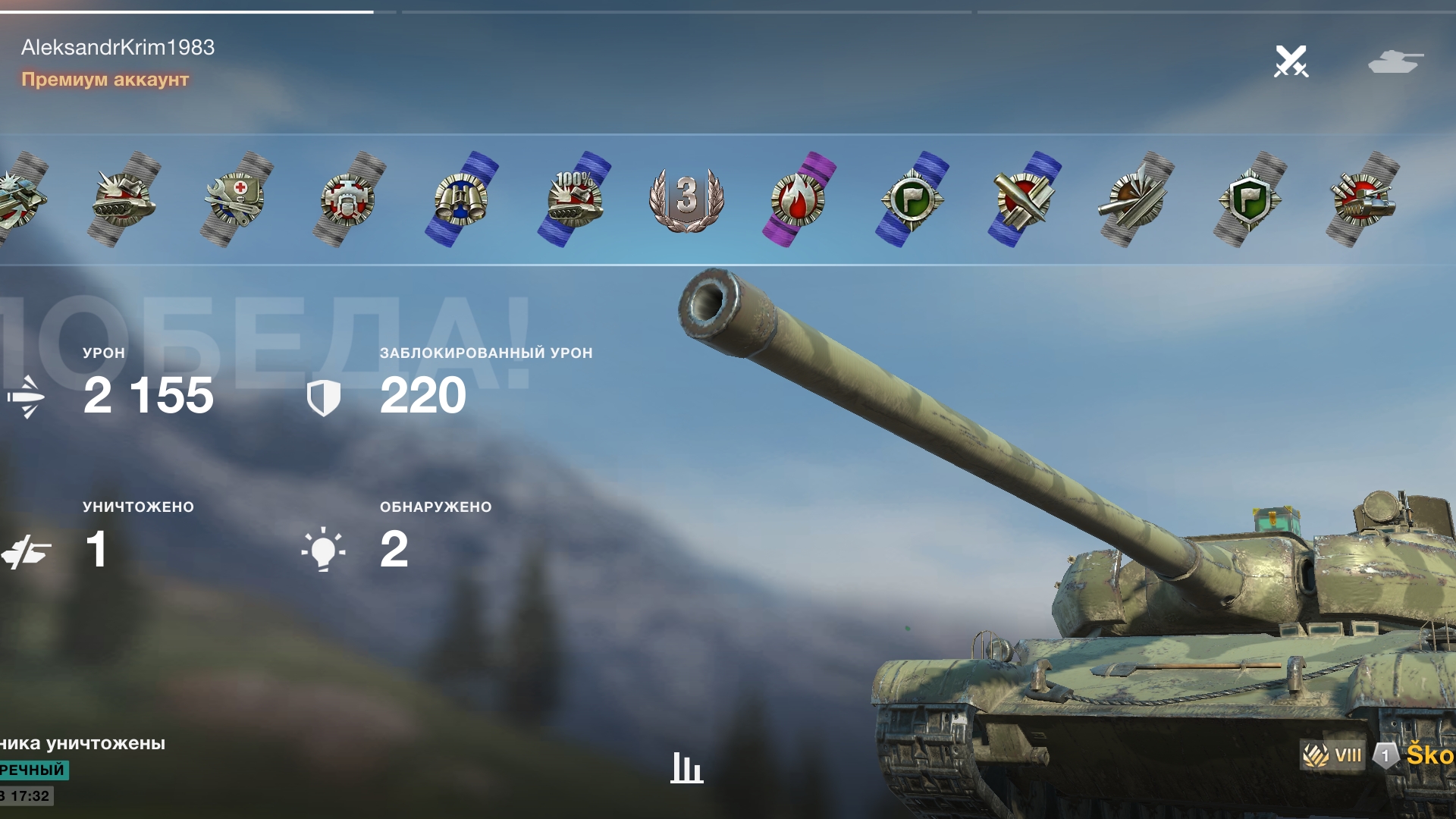The image size is (1456, 819).
Task: Select the green flag medal with blue ribbon
Action: (x=912, y=199)
